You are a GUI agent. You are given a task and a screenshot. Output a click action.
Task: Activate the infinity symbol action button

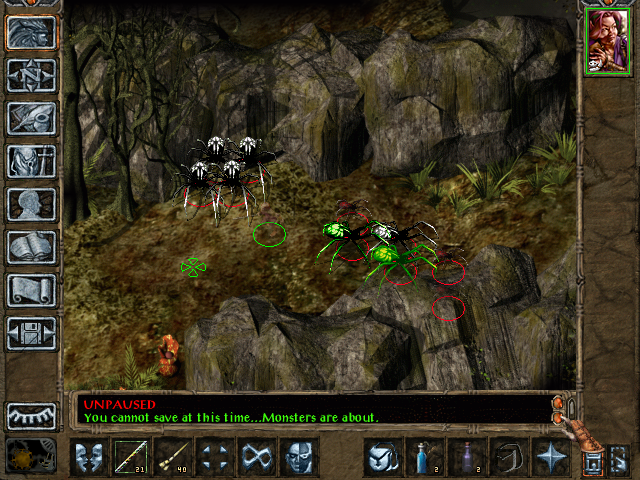(x=256, y=457)
